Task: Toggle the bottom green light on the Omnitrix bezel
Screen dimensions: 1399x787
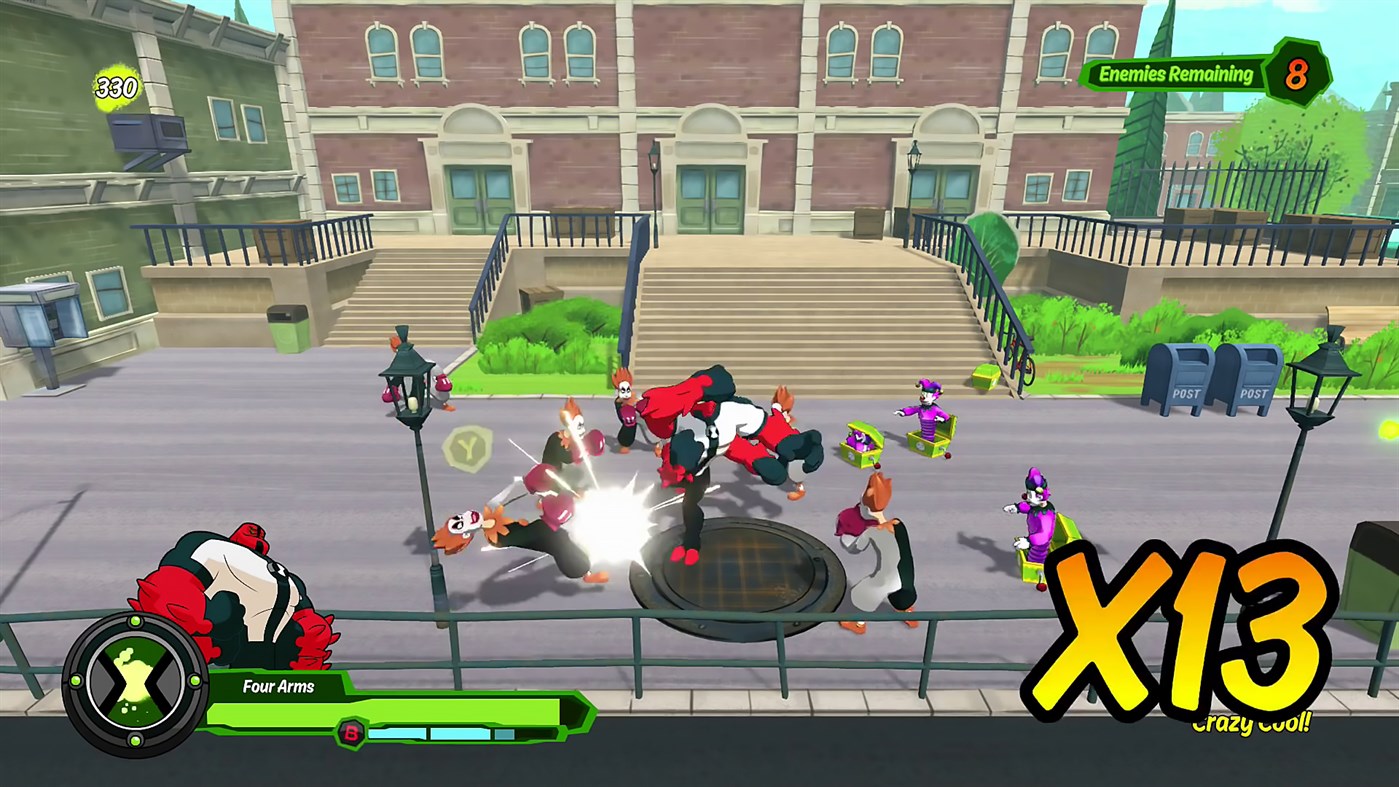Action: tap(135, 740)
